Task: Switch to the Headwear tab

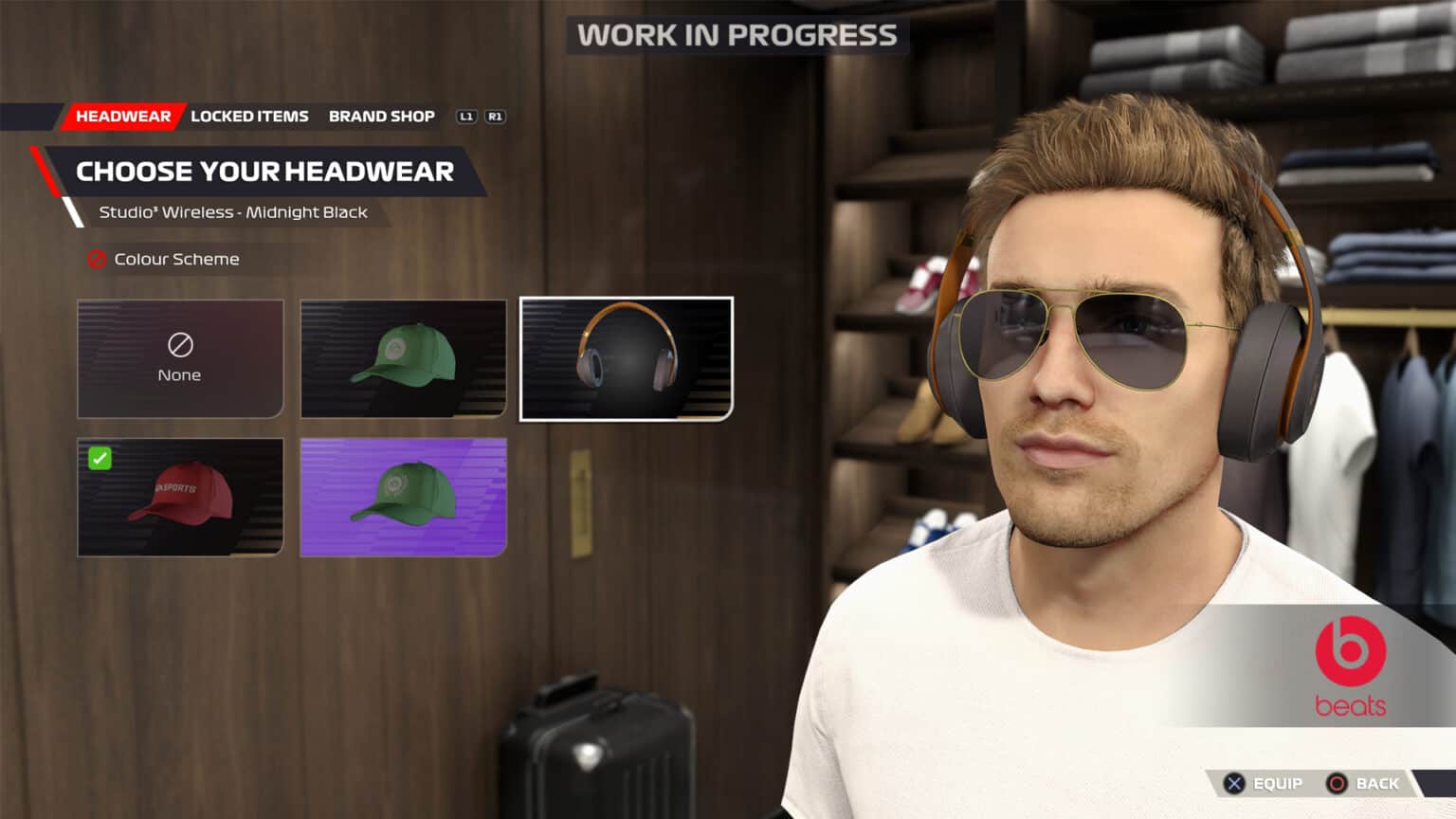Action: [x=123, y=117]
